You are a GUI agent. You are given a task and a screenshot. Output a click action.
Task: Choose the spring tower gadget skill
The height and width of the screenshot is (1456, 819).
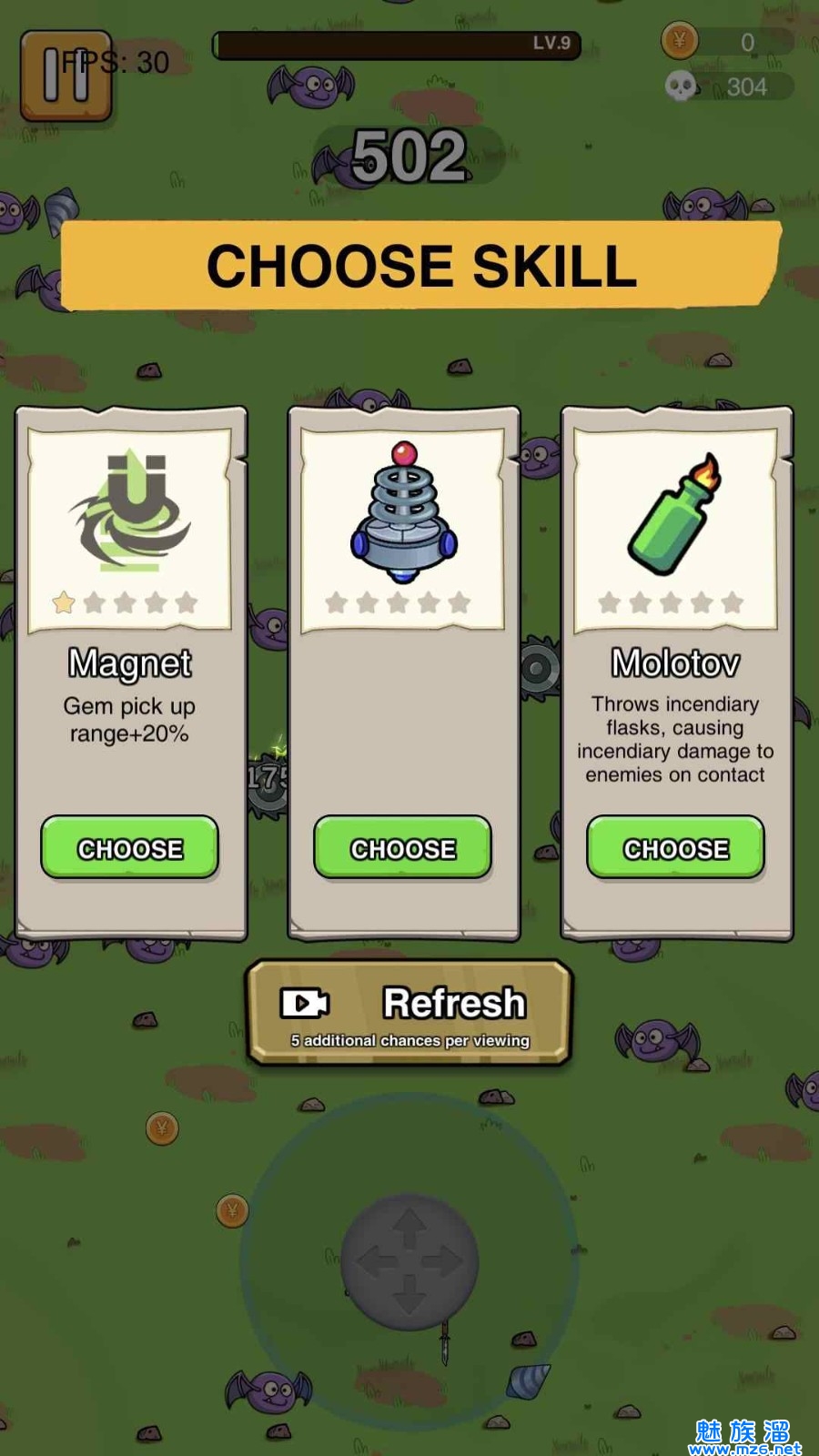pos(403,848)
